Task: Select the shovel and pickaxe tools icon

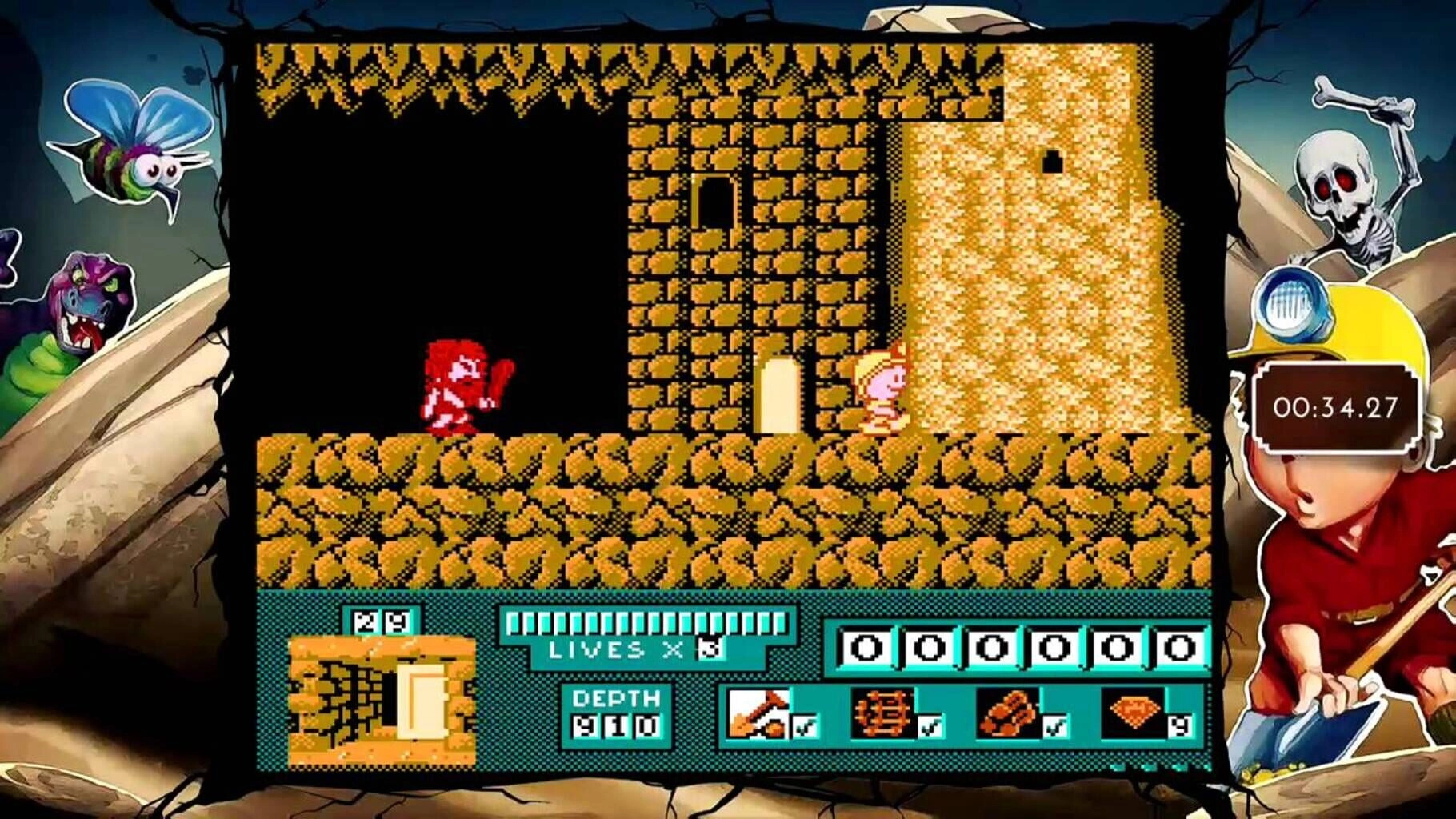Action: (757, 712)
